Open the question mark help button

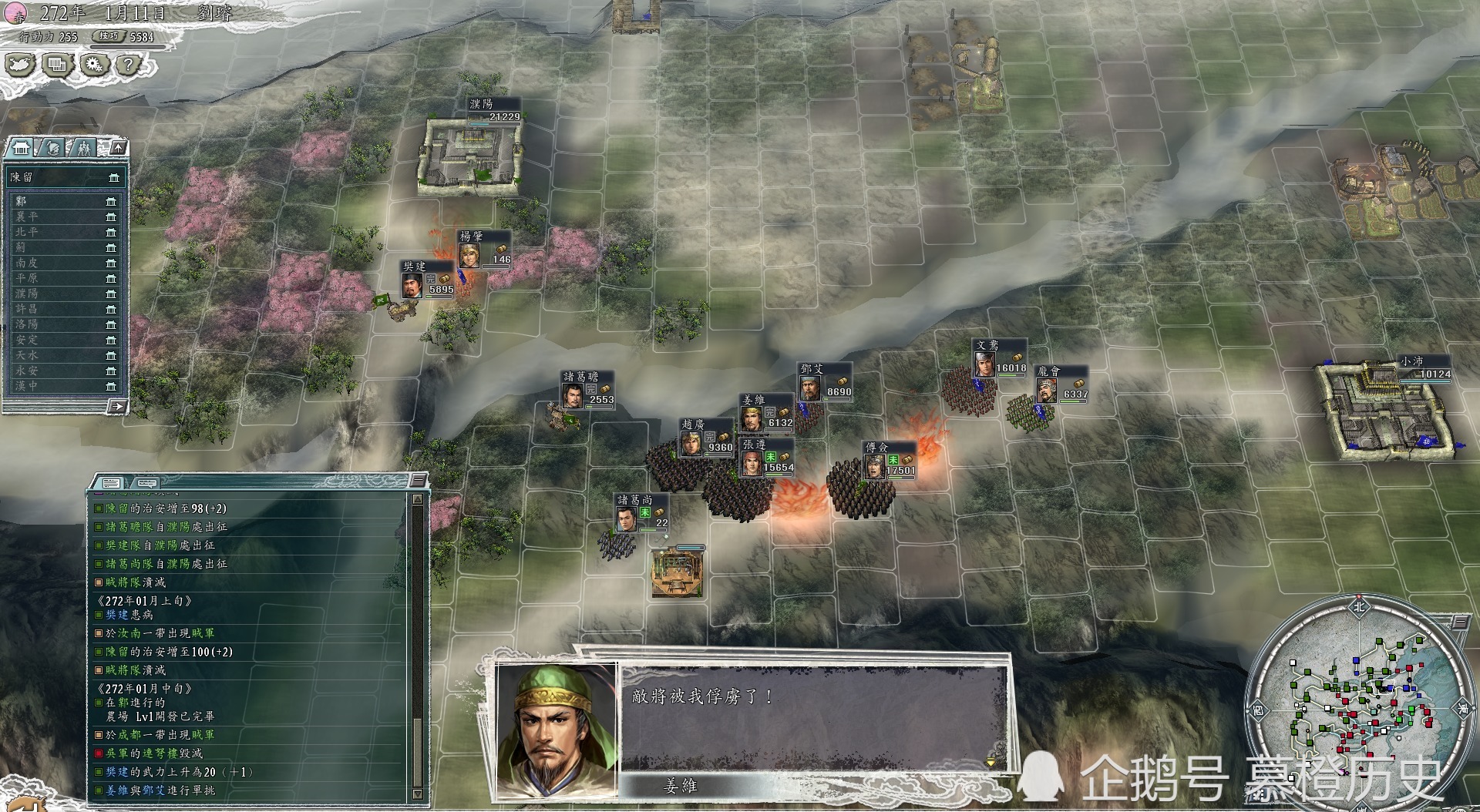click(x=129, y=65)
